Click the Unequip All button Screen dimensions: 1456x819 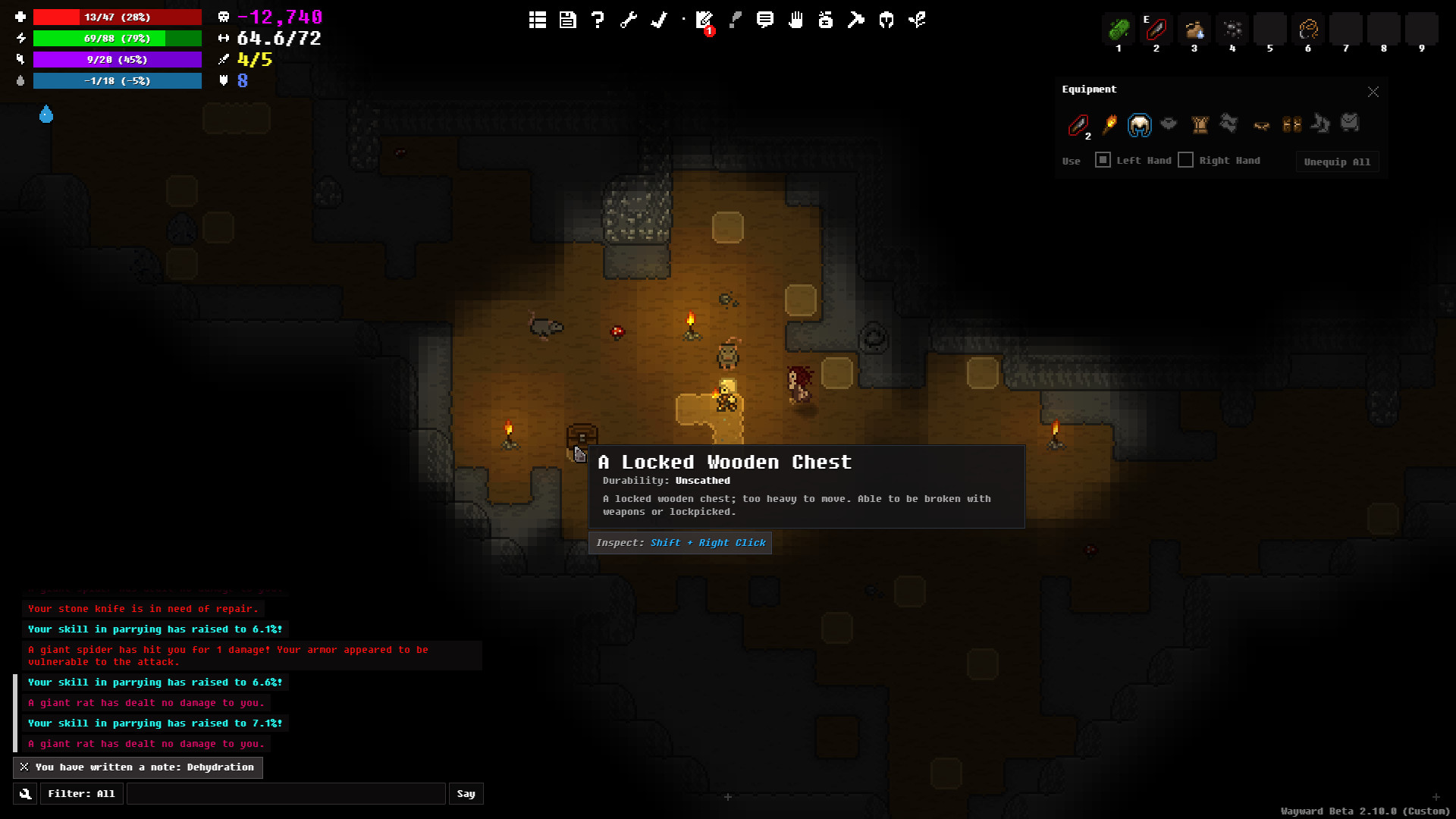click(1337, 162)
